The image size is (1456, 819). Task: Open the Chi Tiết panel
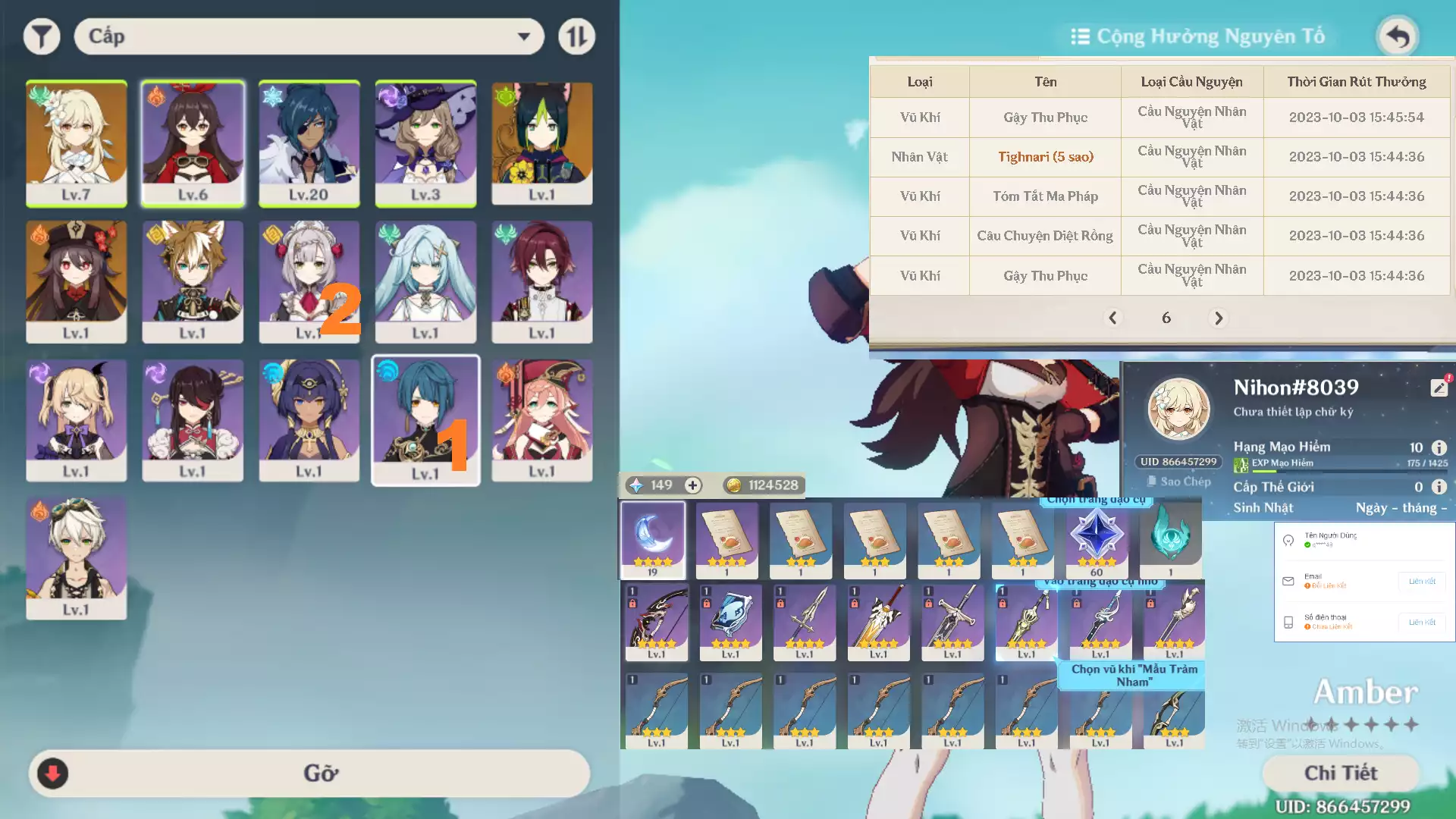tap(1341, 773)
